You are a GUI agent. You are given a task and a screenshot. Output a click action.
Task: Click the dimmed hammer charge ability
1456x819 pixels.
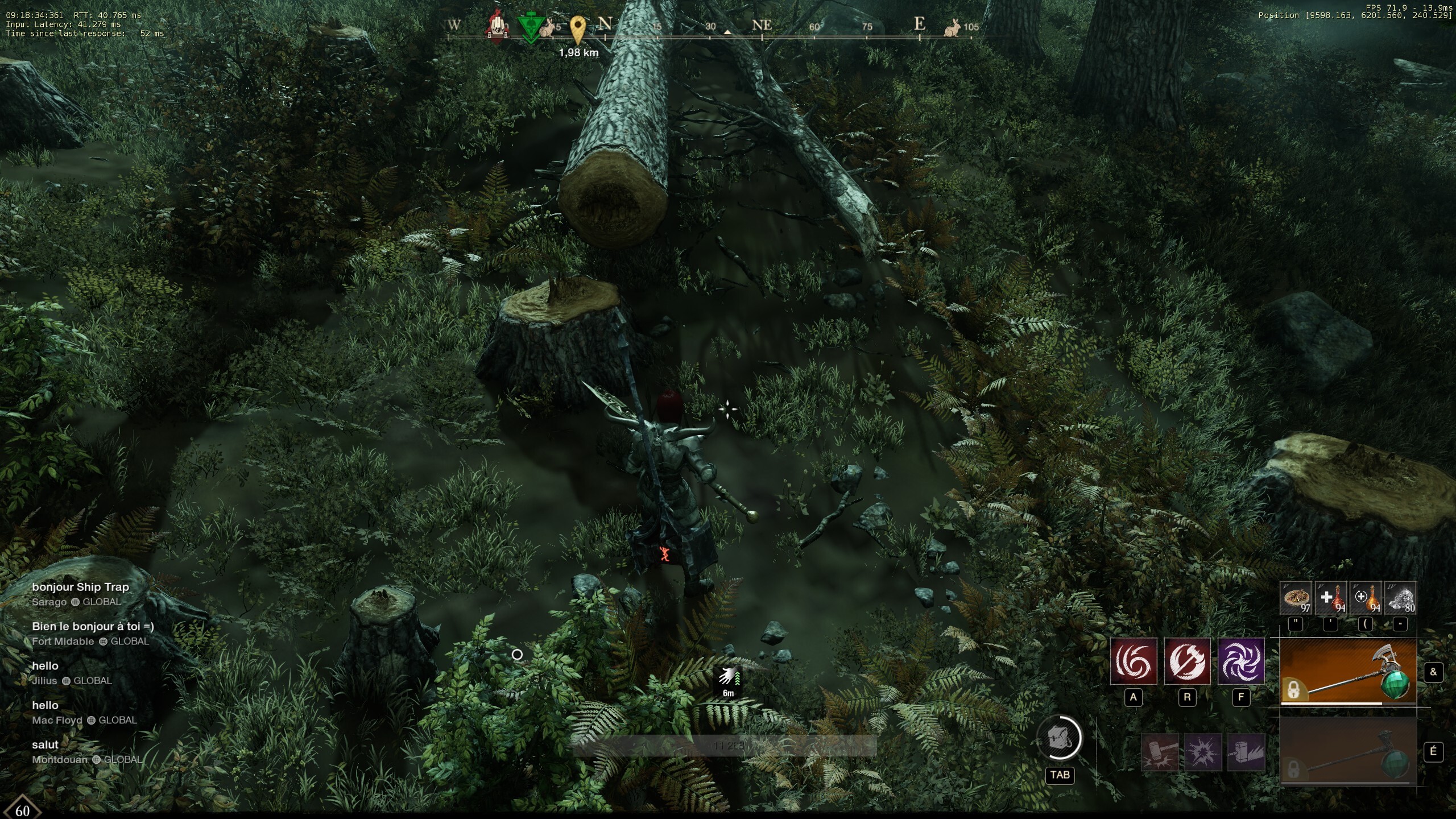point(1246,752)
